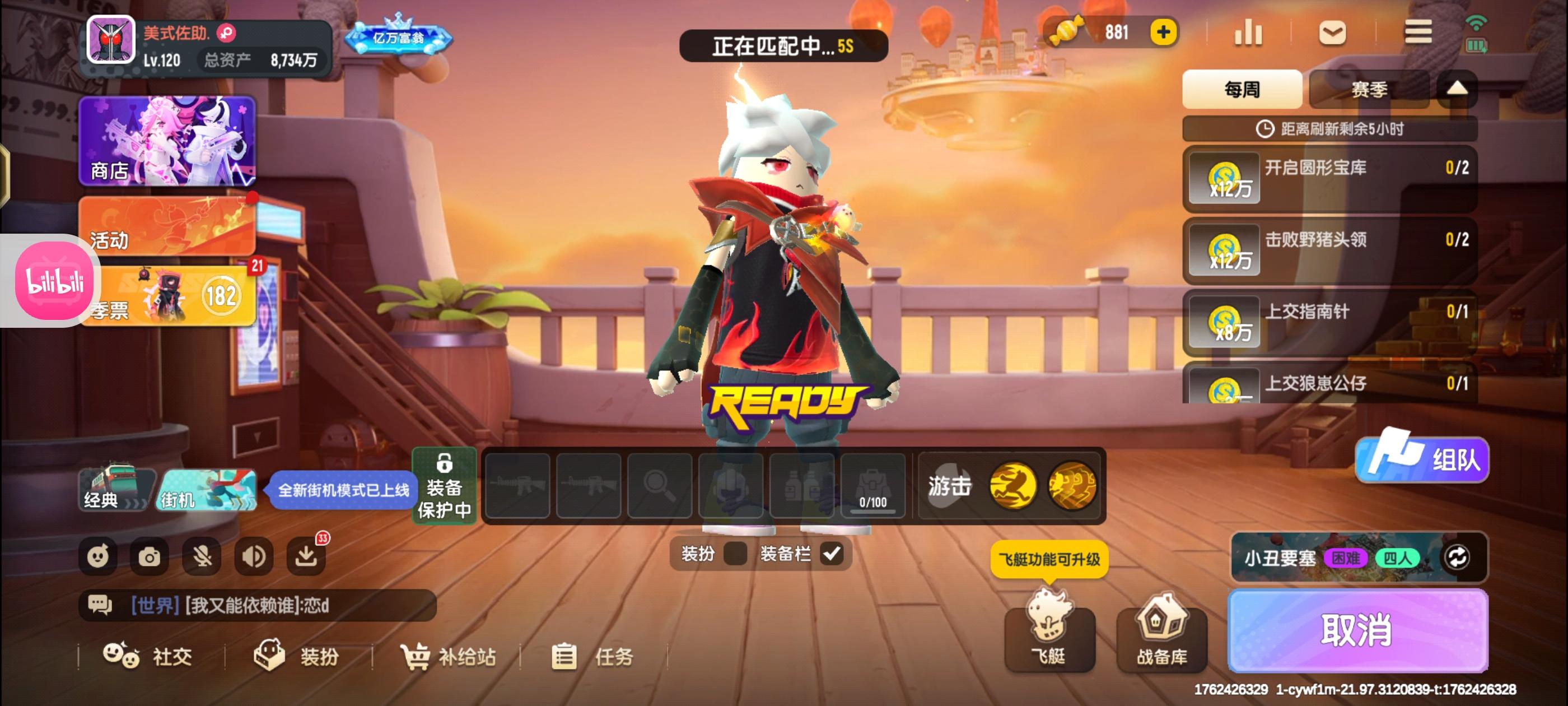Click the camera screenshot icon
The height and width of the screenshot is (706, 1568).
(150, 555)
